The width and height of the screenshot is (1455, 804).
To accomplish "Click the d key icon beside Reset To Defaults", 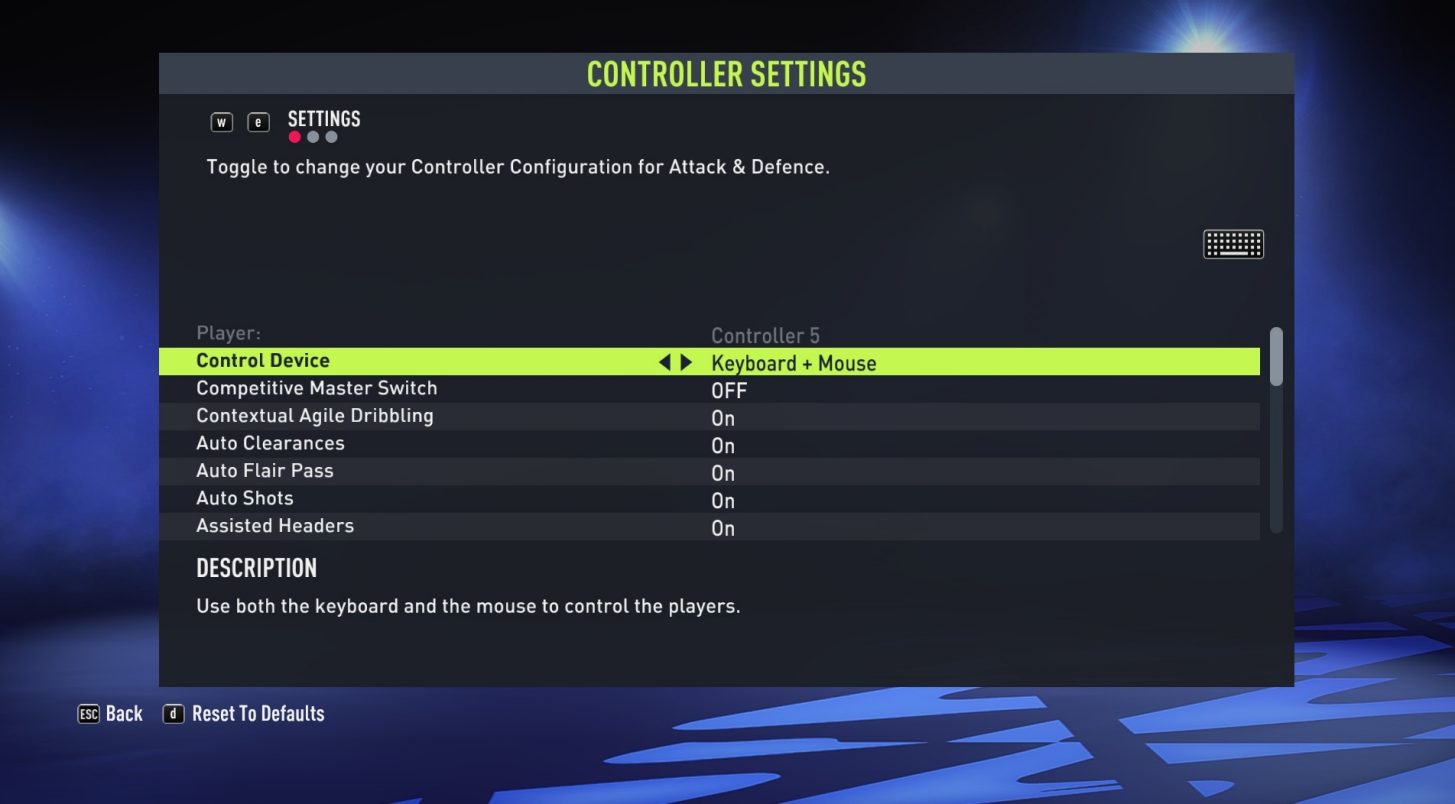I will (x=173, y=713).
